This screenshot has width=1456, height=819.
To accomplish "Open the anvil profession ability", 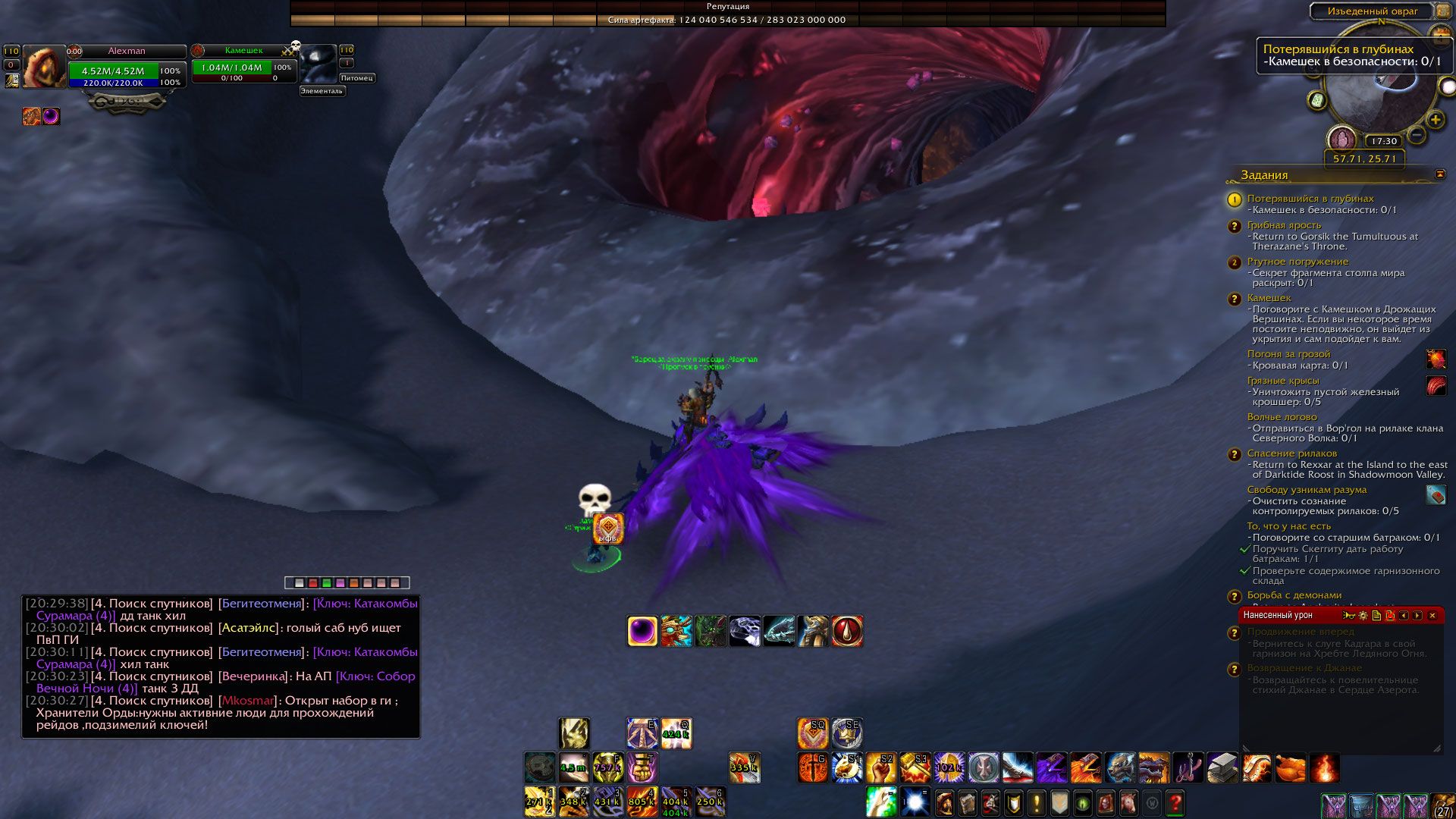I will tap(1222, 767).
